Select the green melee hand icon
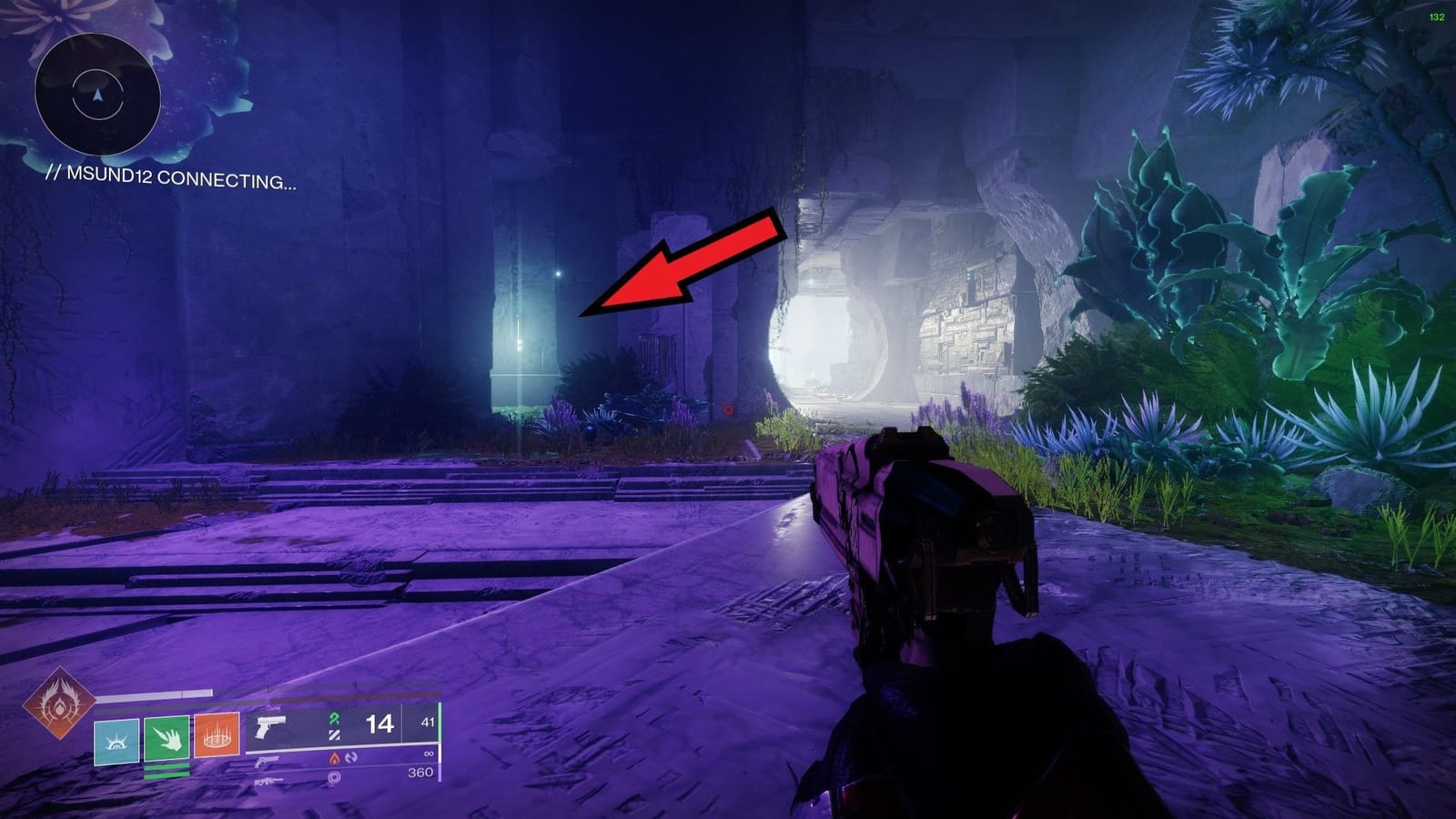The image size is (1456, 819). click(166, 737)
